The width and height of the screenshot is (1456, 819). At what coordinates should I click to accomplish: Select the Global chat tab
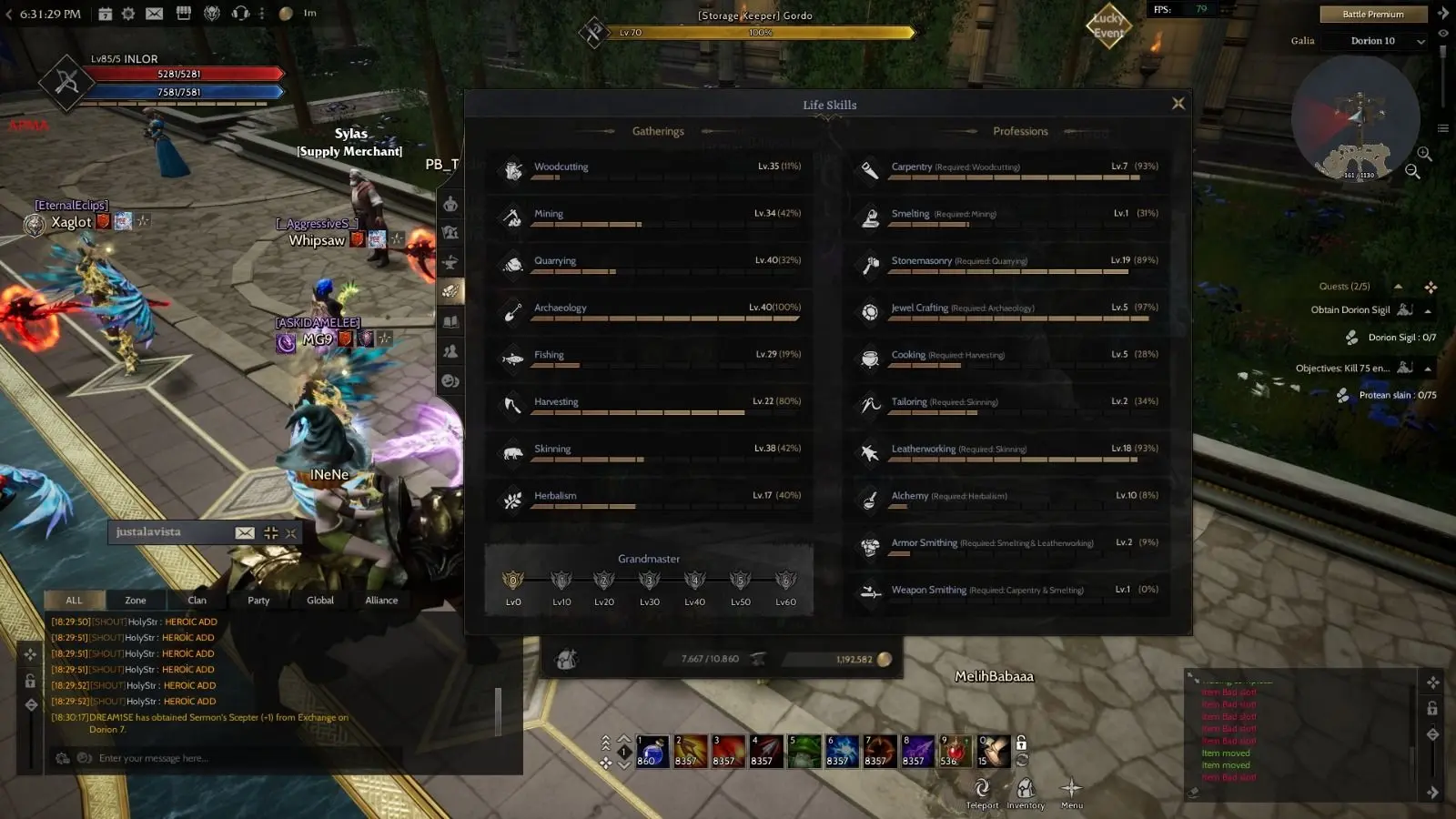tap(319, 600)
